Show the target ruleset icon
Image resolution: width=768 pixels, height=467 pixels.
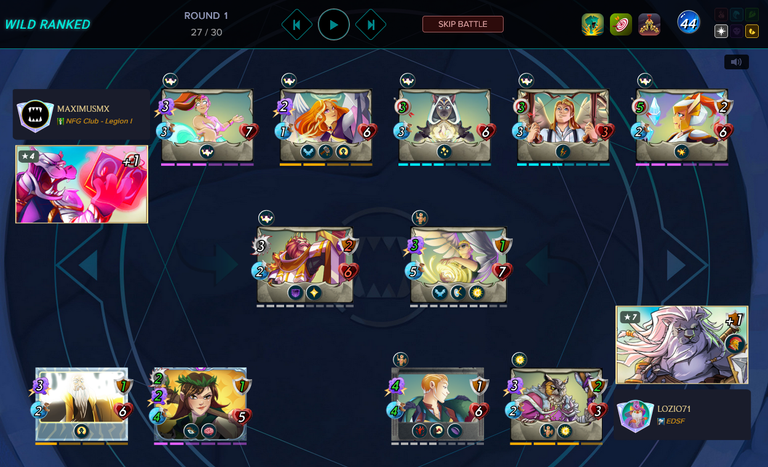(x=621, y=24)
